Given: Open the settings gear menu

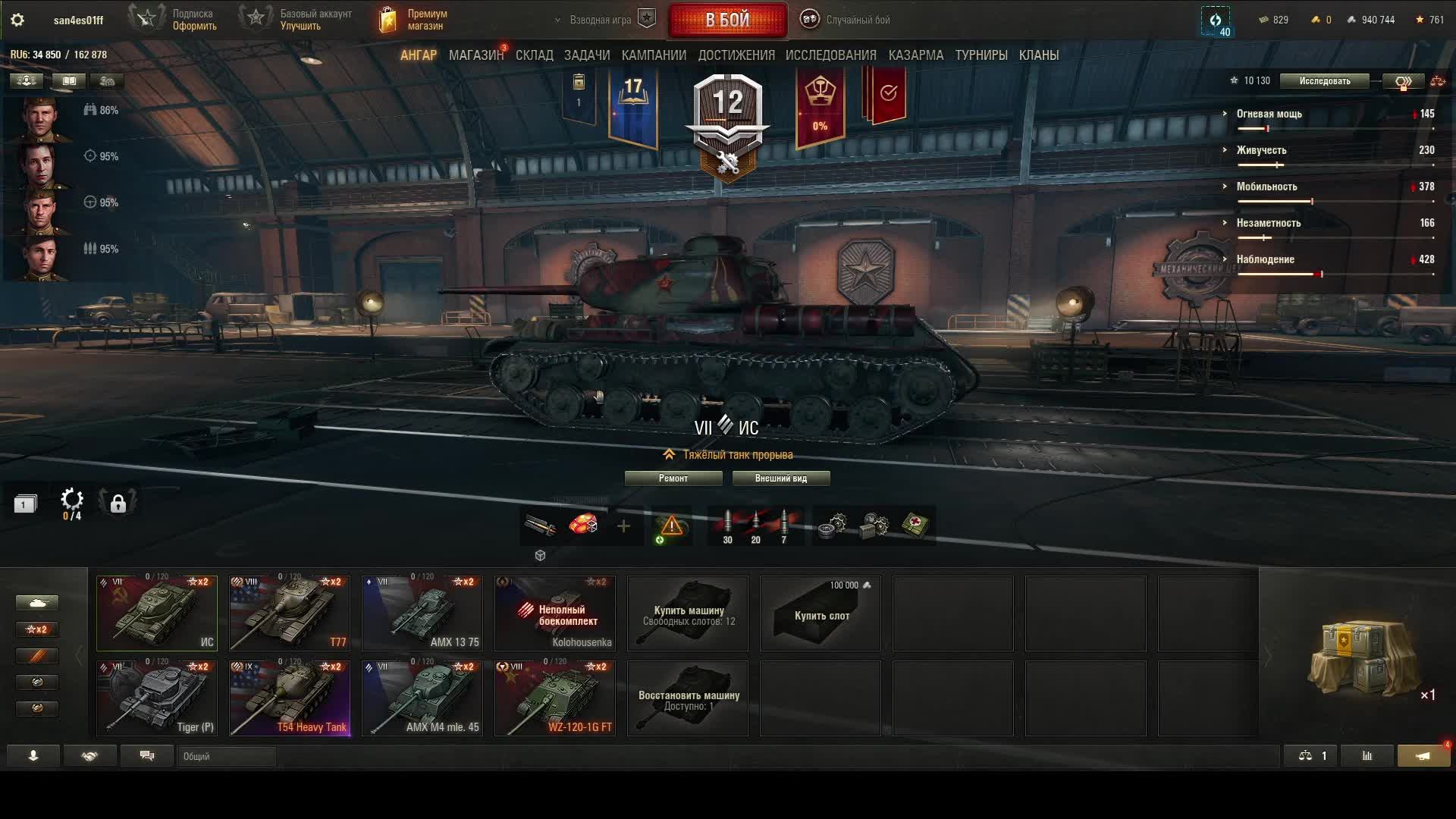Looking at the screenshot, I should pos(17,20).
